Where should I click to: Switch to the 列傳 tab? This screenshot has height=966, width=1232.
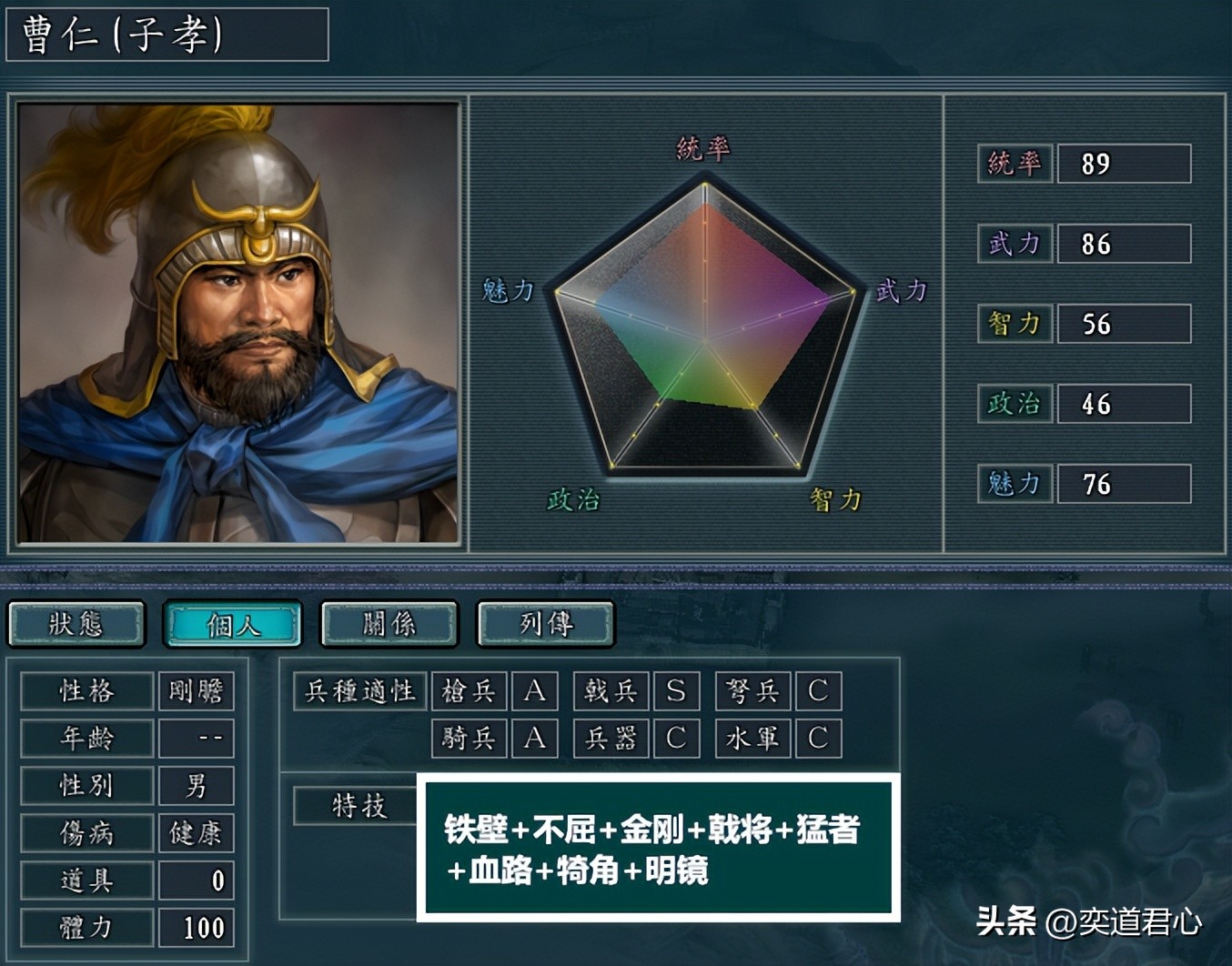(545, 624)
